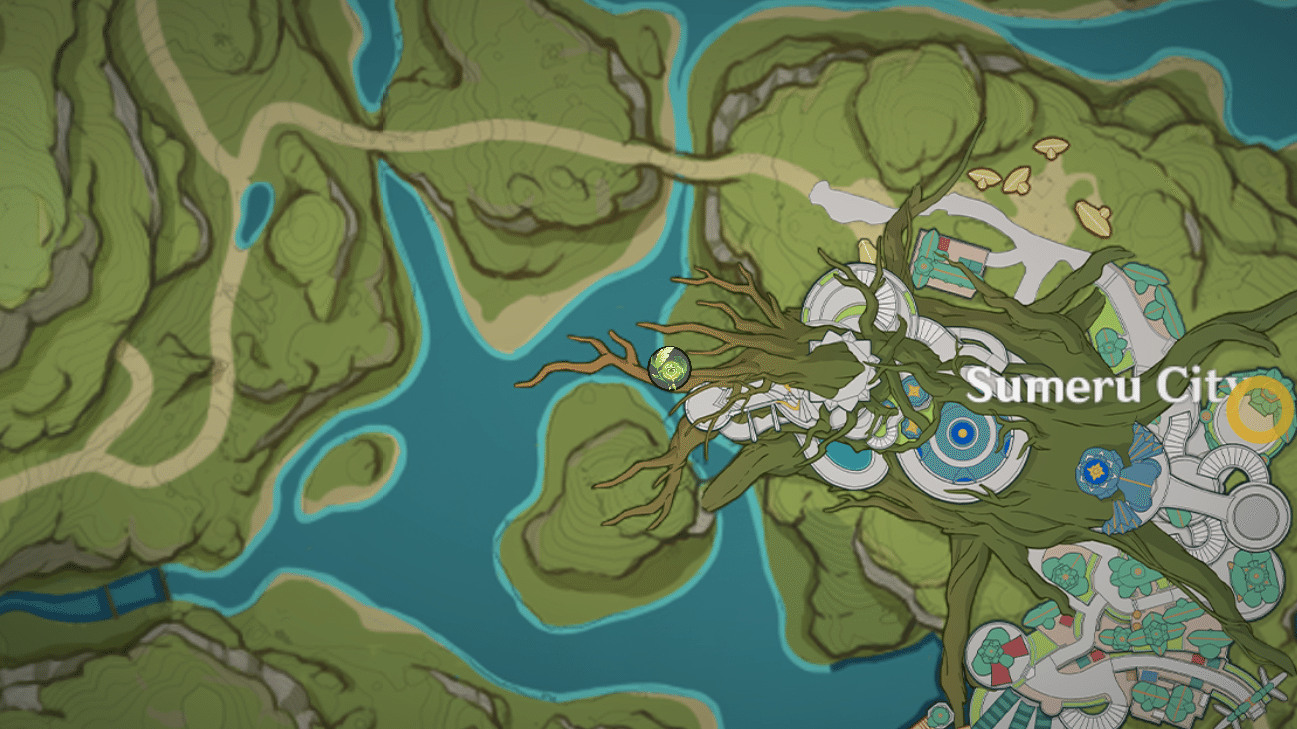
Task: Select the green circular pin marker west of Sumeru City
Action: 667,367
